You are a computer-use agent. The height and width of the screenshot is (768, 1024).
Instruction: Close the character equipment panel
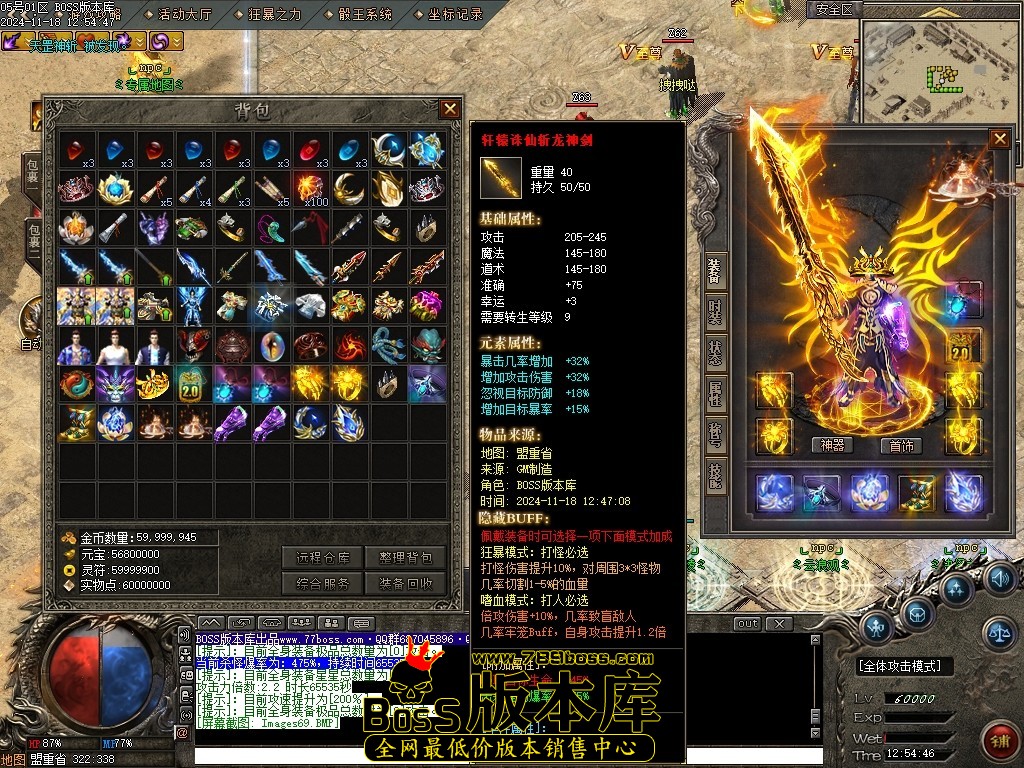click(999, 139)
